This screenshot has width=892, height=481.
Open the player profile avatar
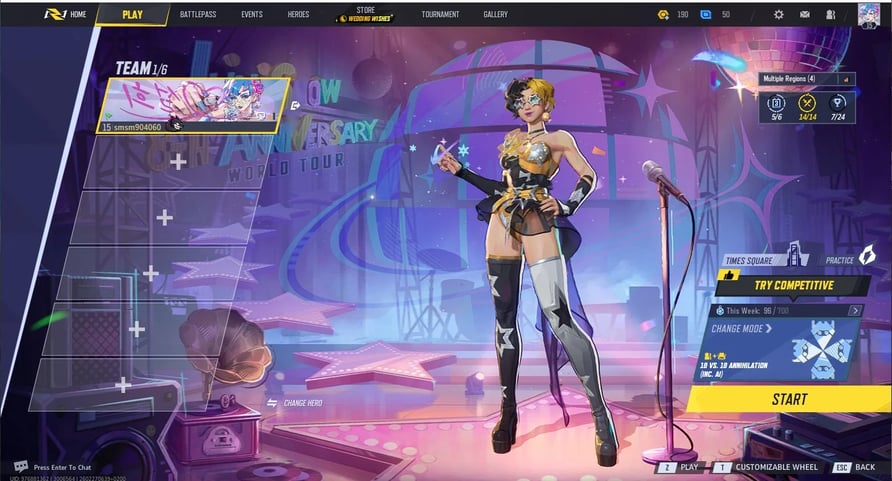[868, 14]
